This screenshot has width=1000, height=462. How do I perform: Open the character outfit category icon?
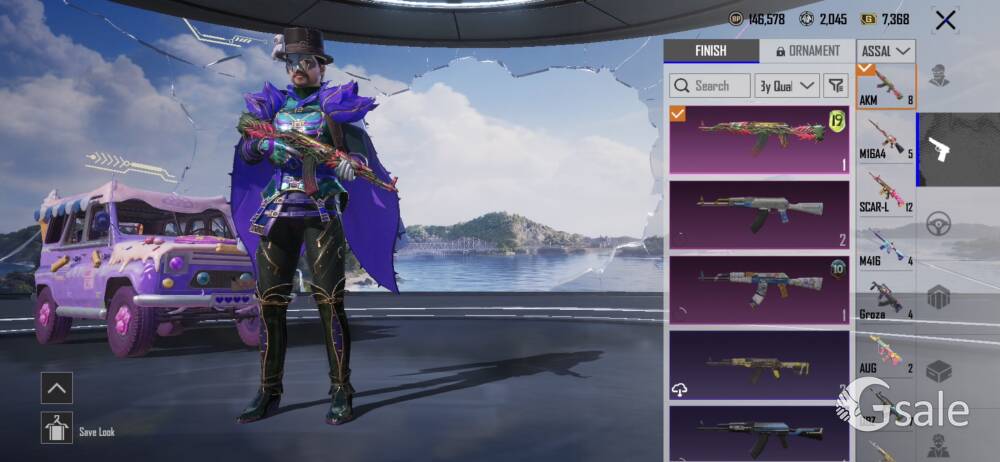coord(938,76)
